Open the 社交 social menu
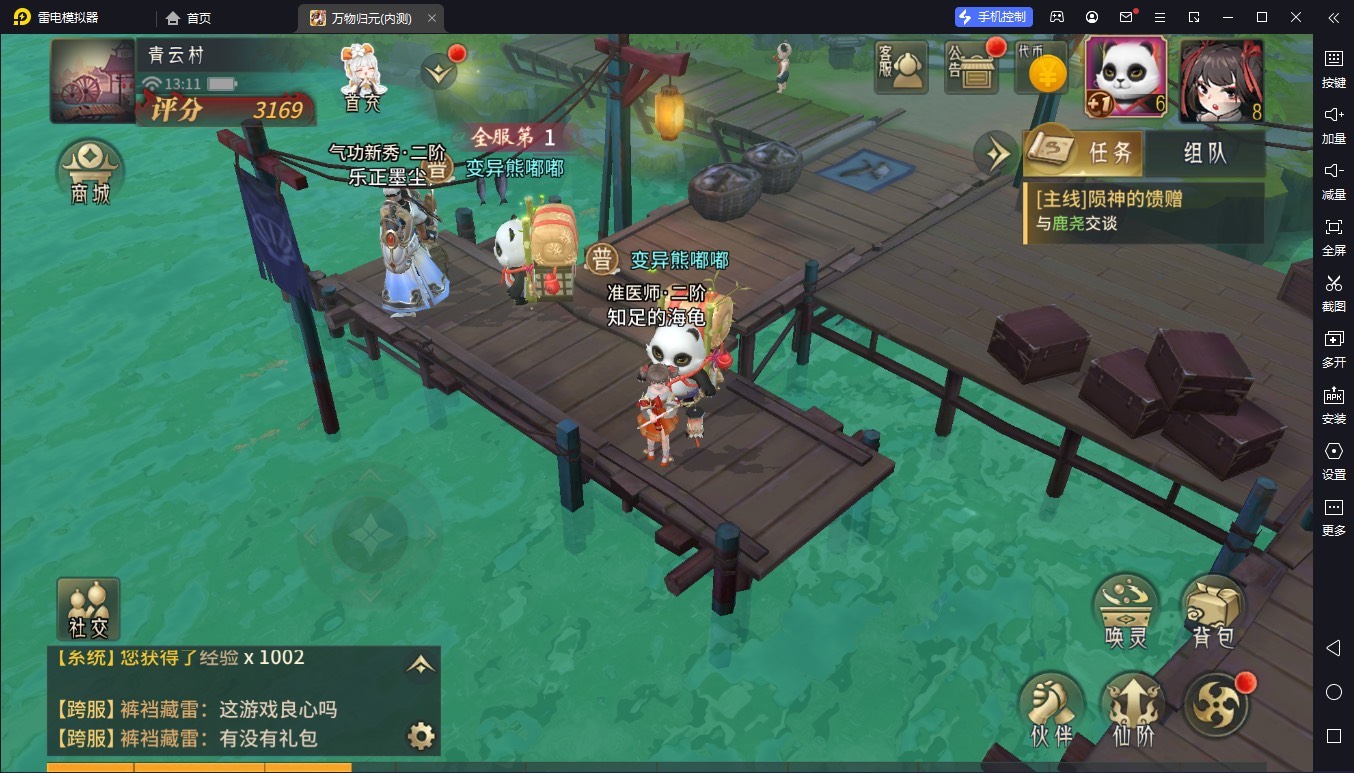 pos(89,608)
